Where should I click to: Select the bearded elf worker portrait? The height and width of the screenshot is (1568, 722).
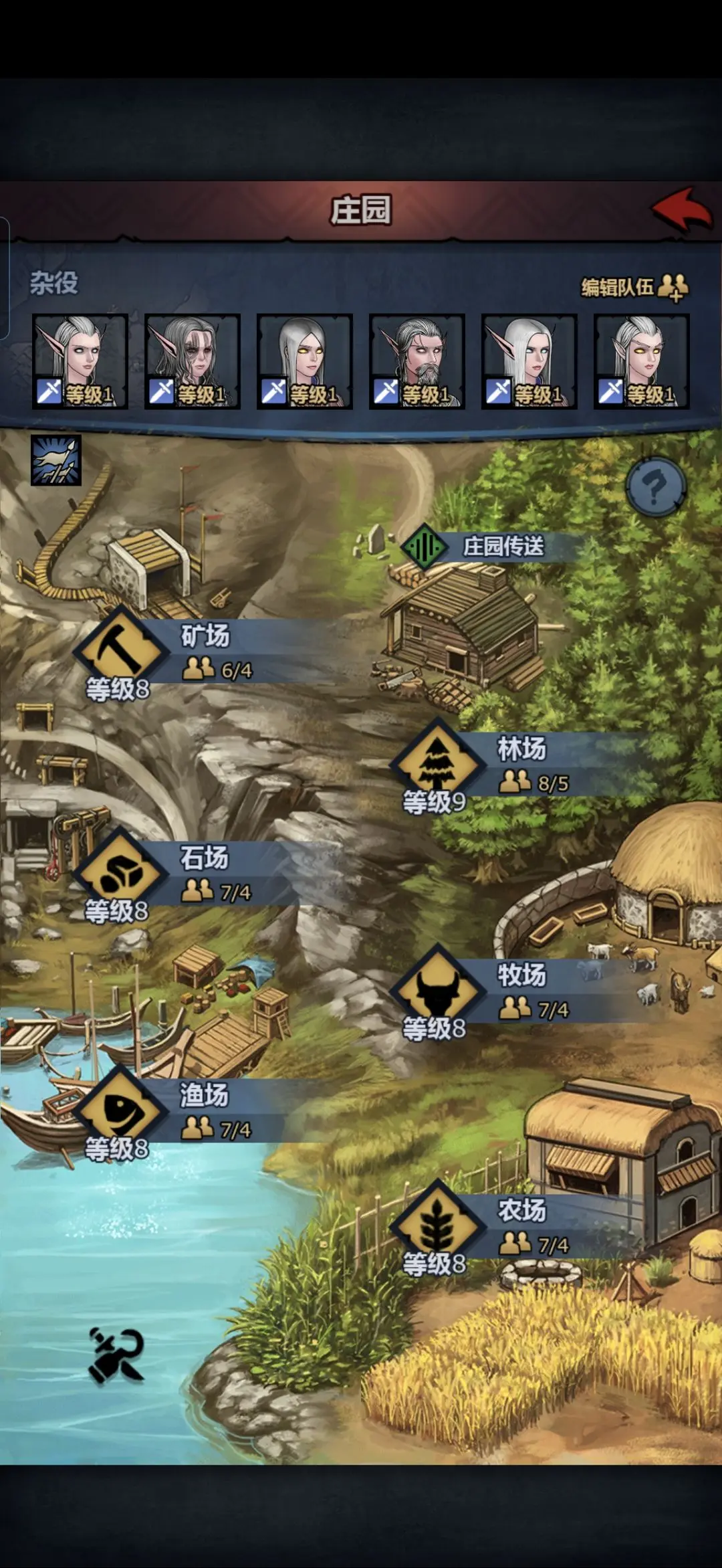point(416,361)
